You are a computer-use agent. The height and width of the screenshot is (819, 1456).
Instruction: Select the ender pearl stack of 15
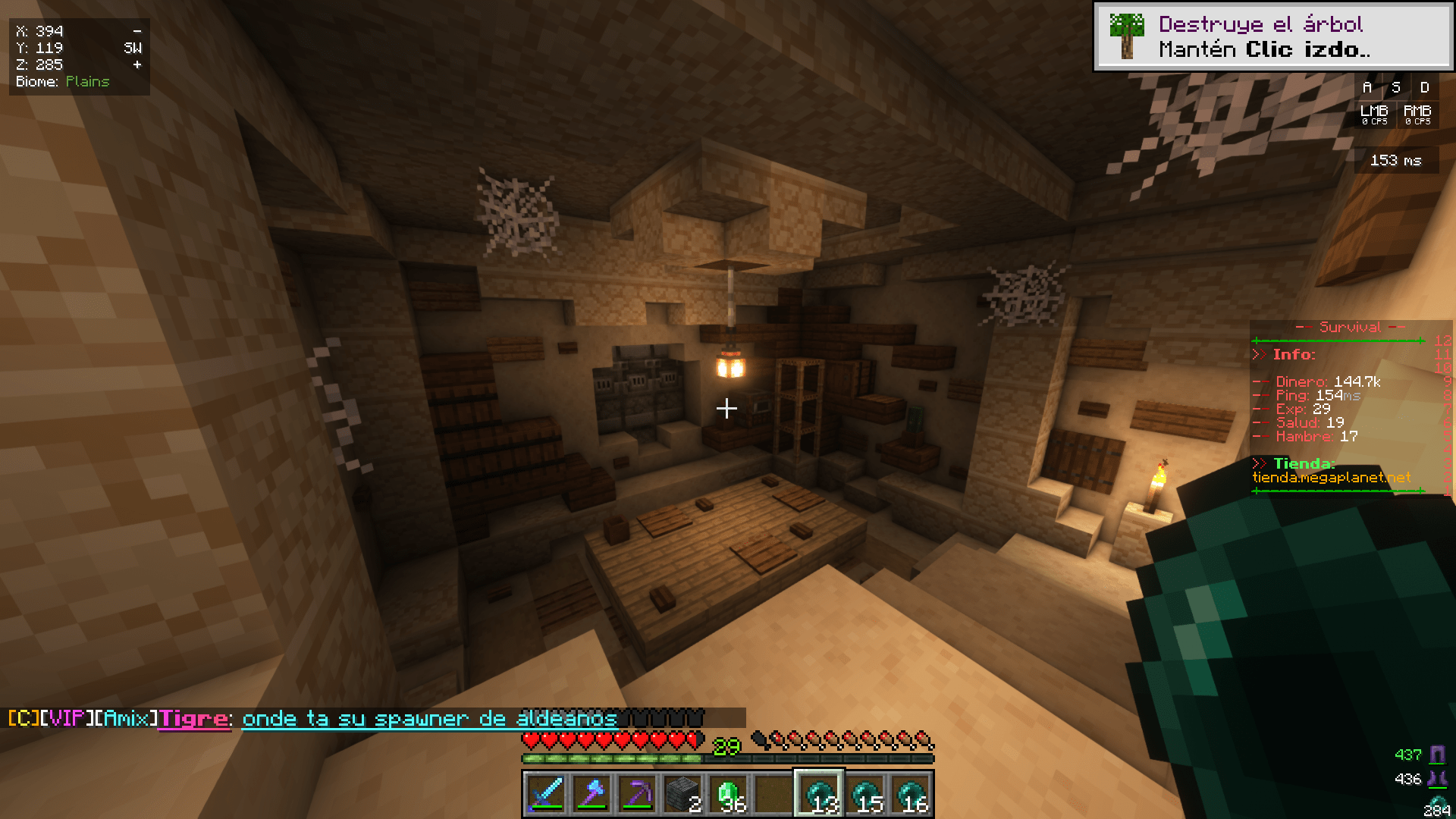pos(864,794)
